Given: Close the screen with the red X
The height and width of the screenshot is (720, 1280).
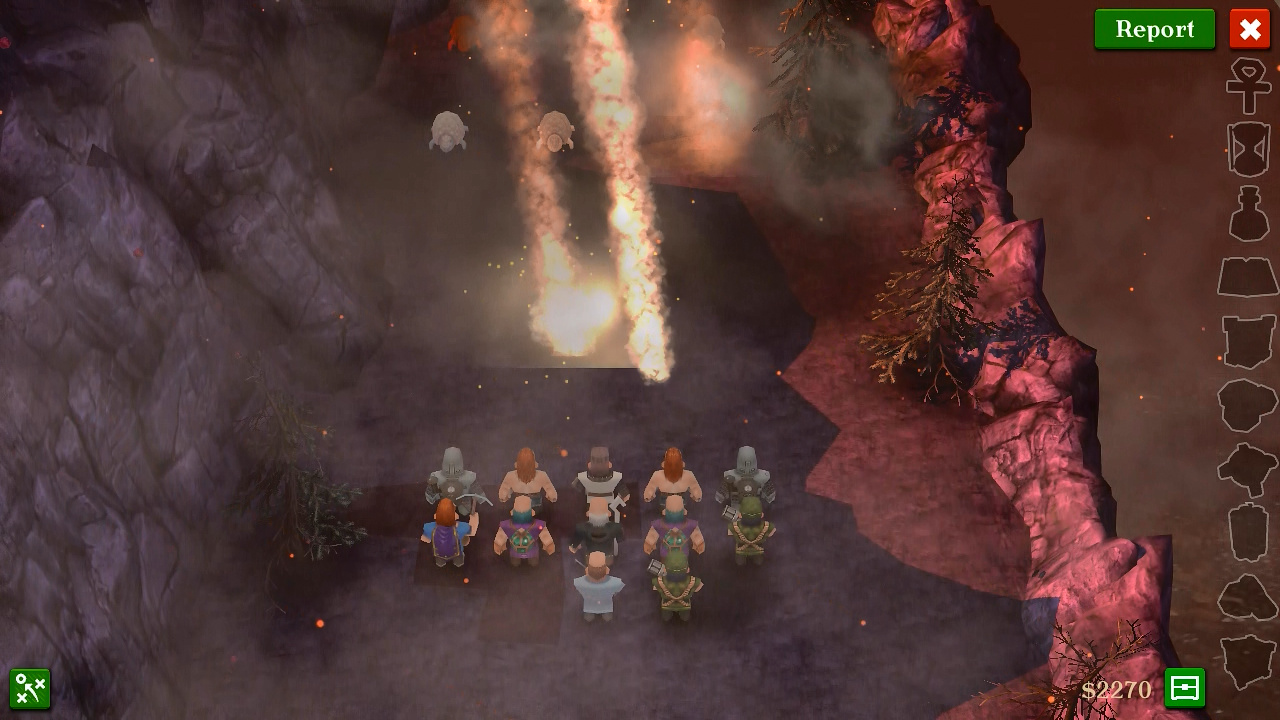Looking at the screenshot, I should 1249,29.
